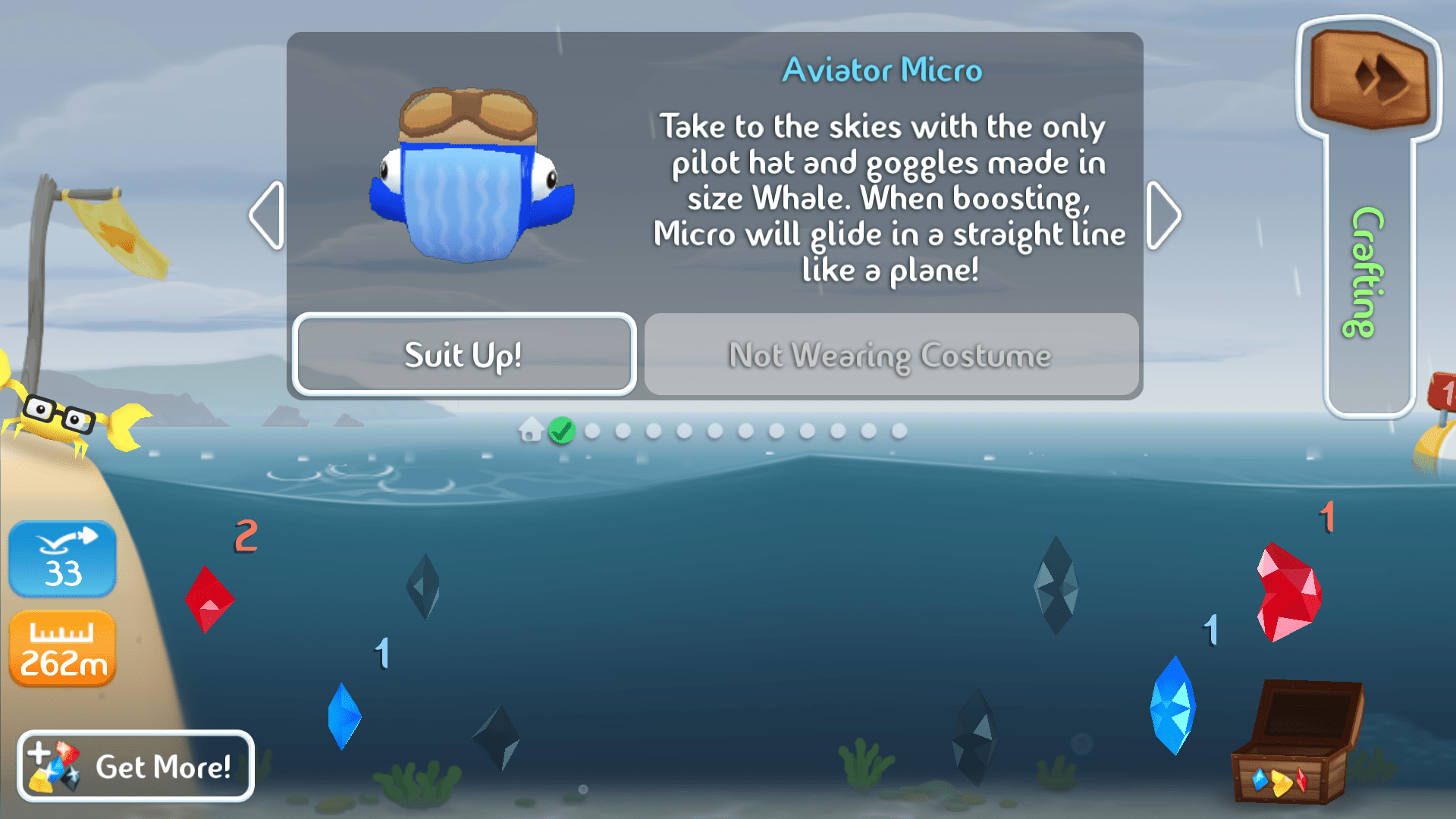Click the boost counter icon showing 33
The image size is (1456, 819).
click(62, 559)
